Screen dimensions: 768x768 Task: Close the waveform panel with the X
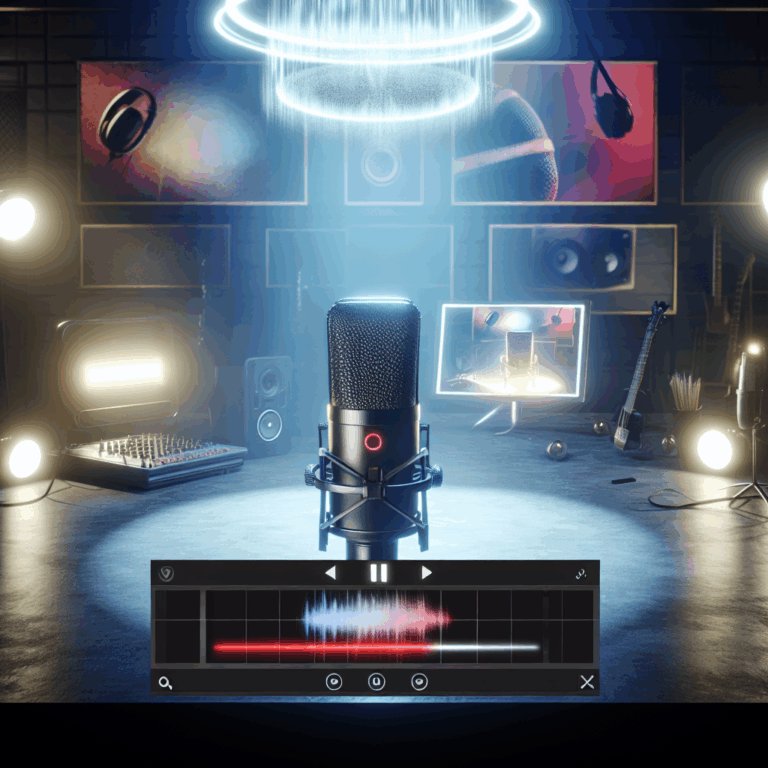point(587,682)
